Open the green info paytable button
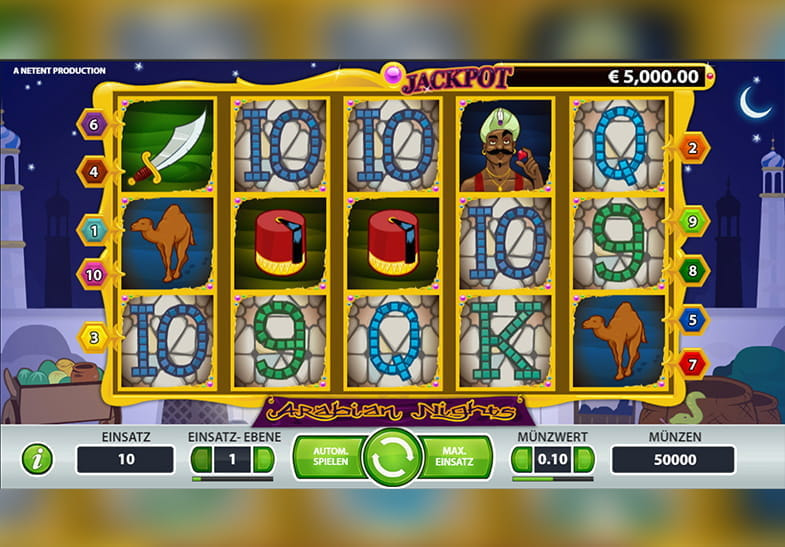Viewport: 785px width, 547px height. tap(38, 460)
